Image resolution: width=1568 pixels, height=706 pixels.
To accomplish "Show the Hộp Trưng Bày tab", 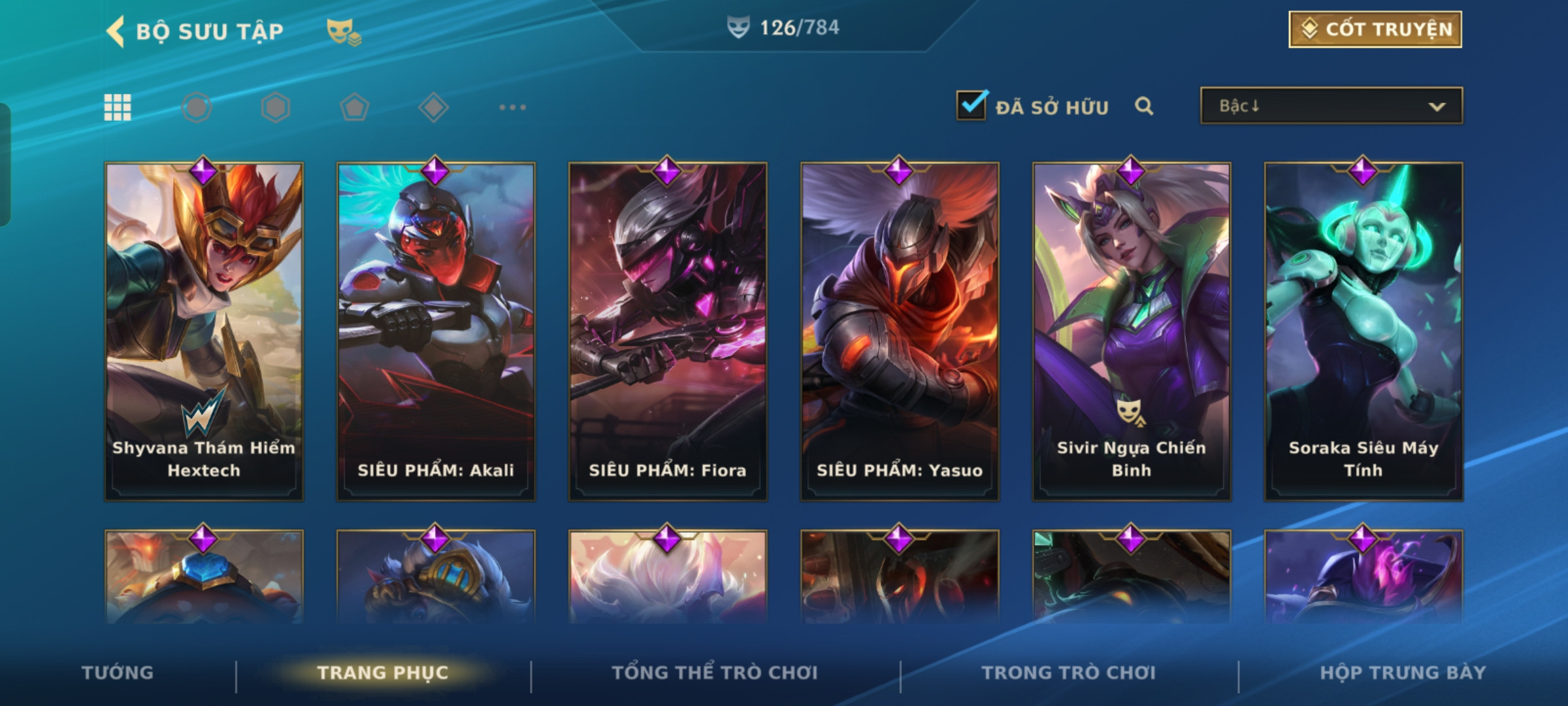I will click(x=1403, y=673).
